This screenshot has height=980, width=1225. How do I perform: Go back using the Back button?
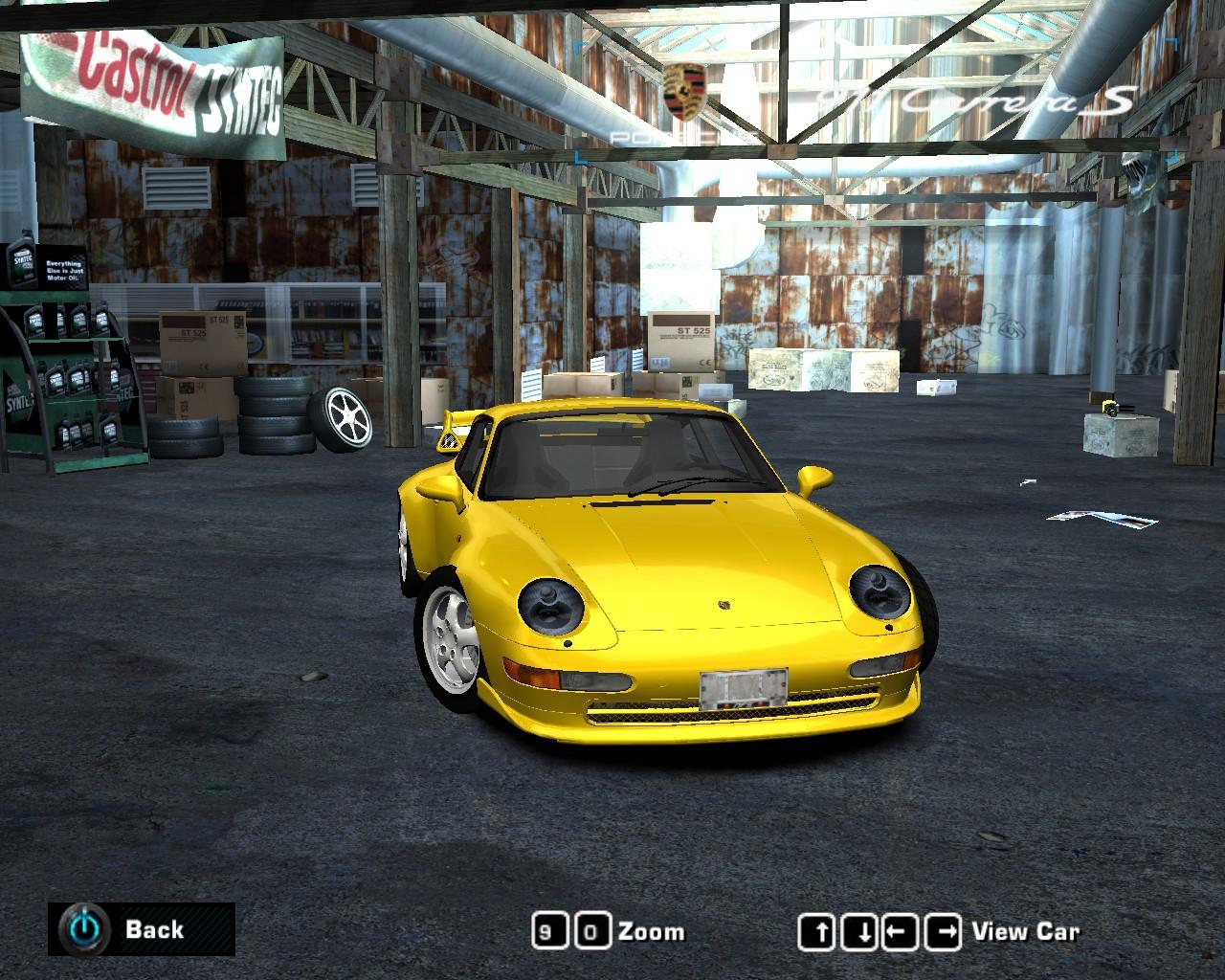(142, 929)
